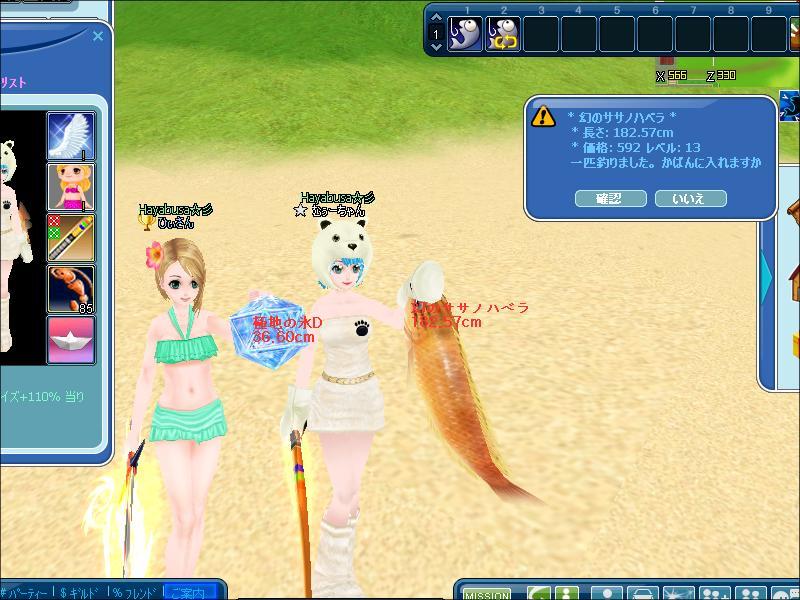
Task: Choose the pink swimsuit doll slot
Action: pos(71,186)
